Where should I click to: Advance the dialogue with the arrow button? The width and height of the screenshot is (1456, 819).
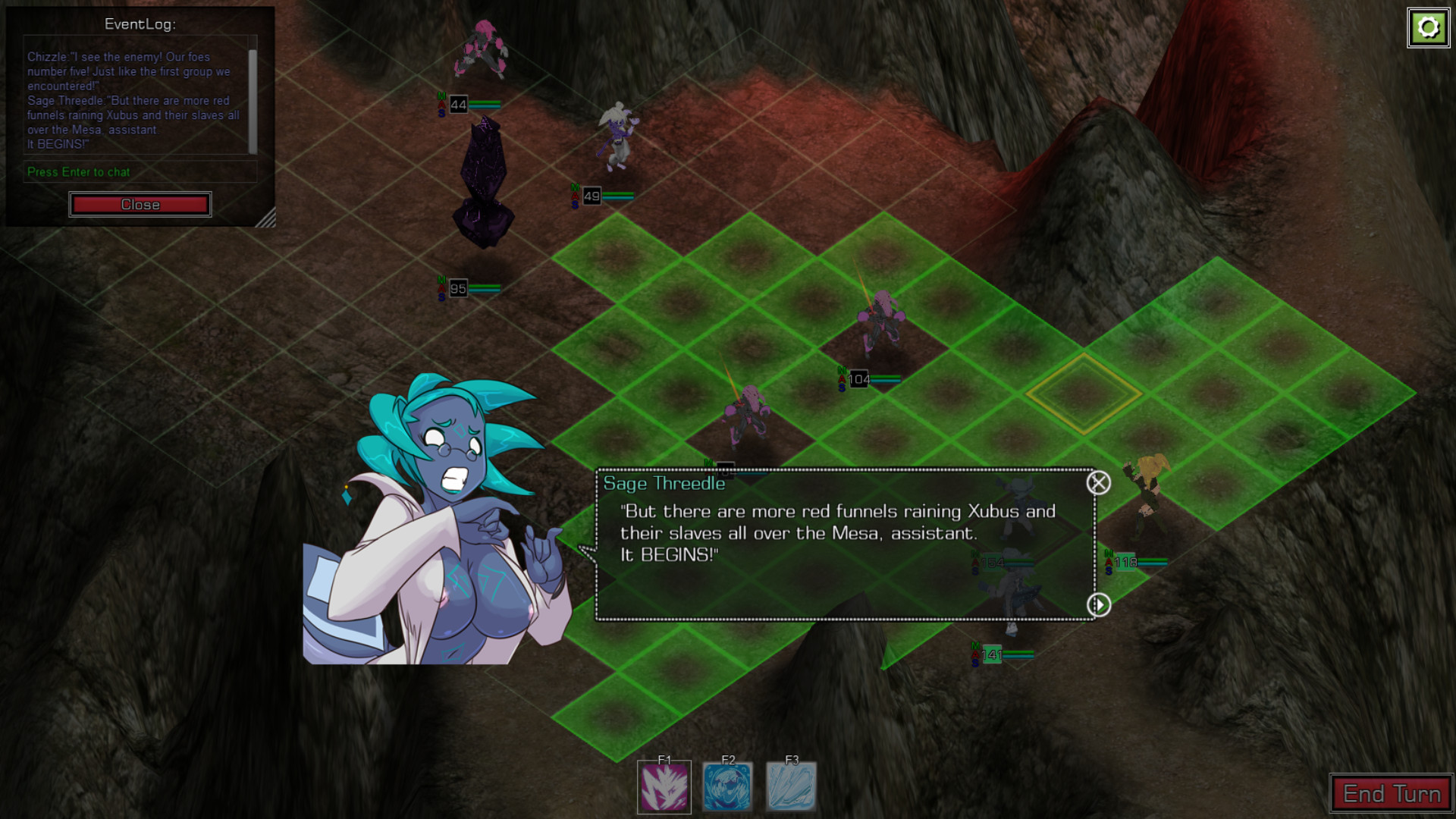(x=1098, y=604)
